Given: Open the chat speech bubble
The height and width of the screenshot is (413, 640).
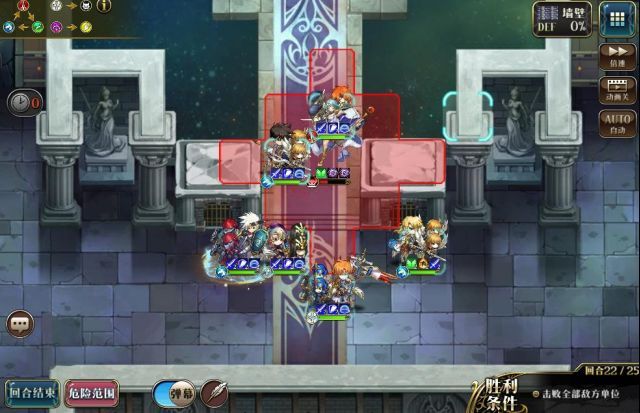Looking at the screenshot, I should 20,324.
